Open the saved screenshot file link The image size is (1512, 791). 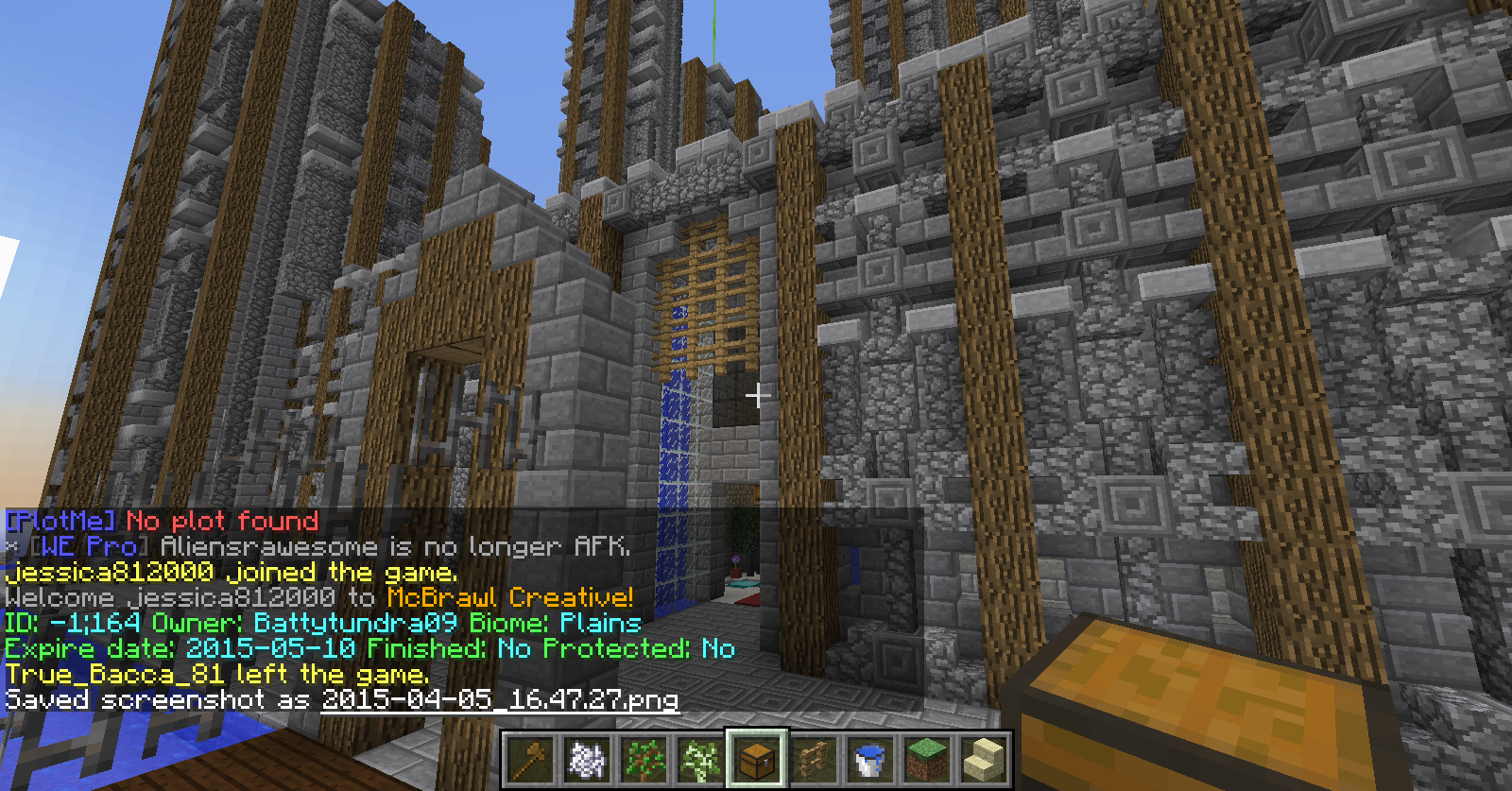click(500, 700)
